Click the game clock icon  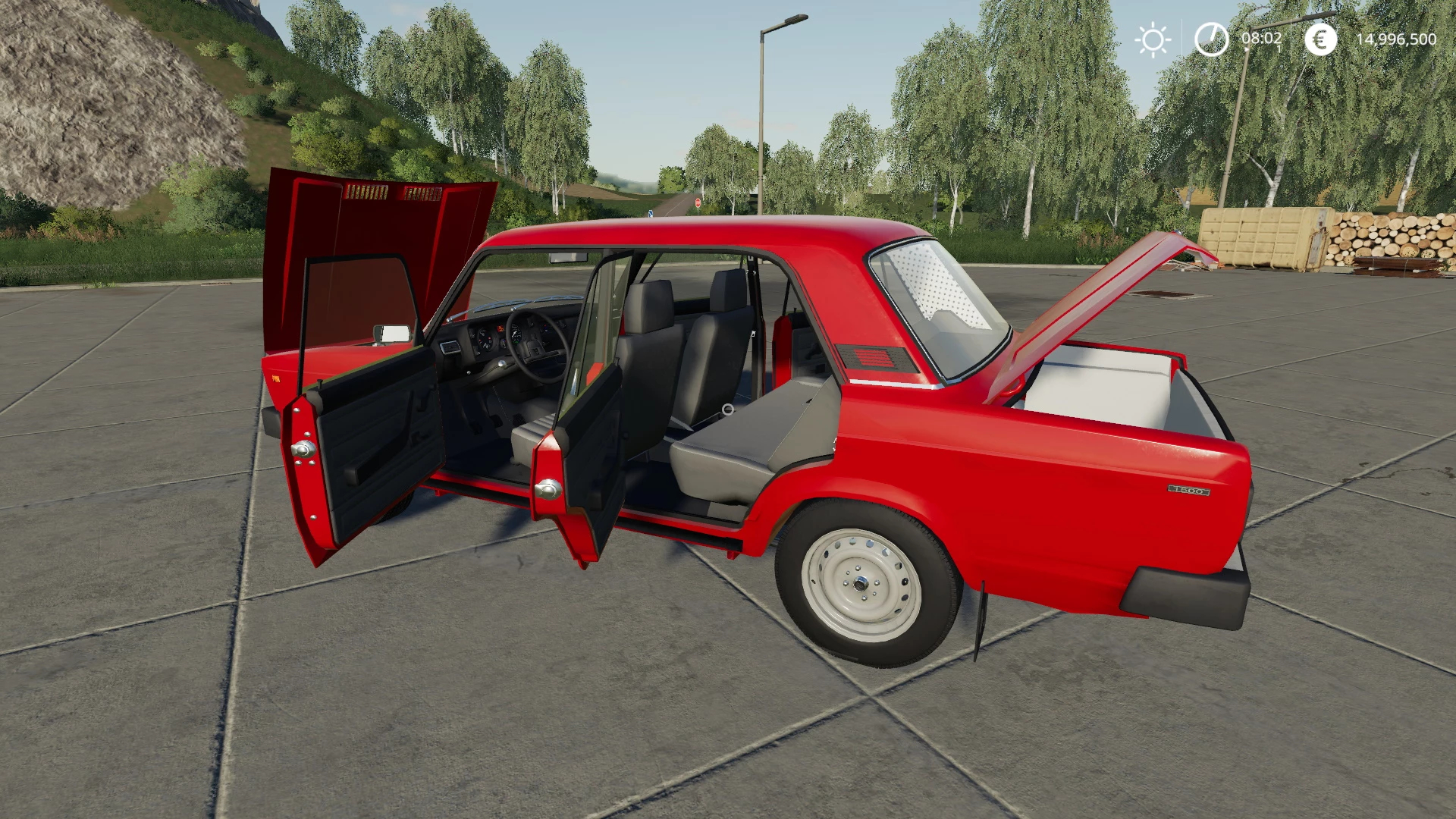click(1211, 39)
